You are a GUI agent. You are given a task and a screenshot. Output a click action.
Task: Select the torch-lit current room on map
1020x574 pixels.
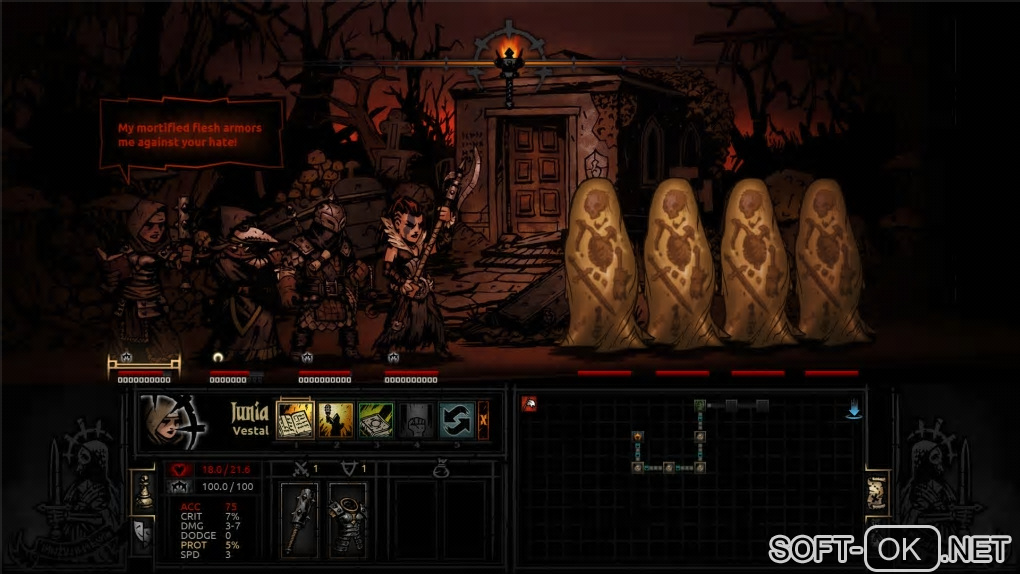(637, 436)
